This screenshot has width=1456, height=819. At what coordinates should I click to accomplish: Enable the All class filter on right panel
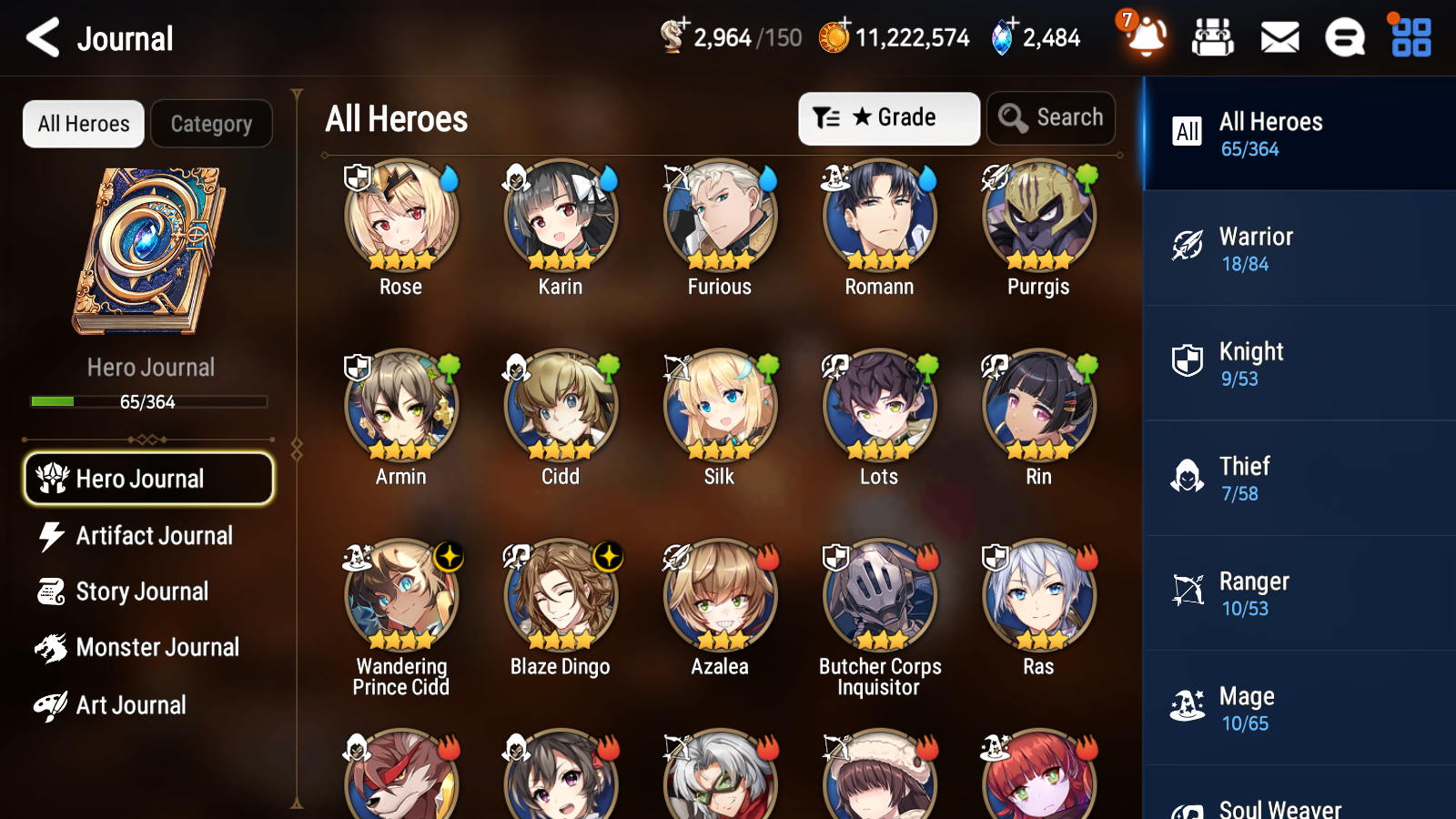click(x=1186, y=132)
